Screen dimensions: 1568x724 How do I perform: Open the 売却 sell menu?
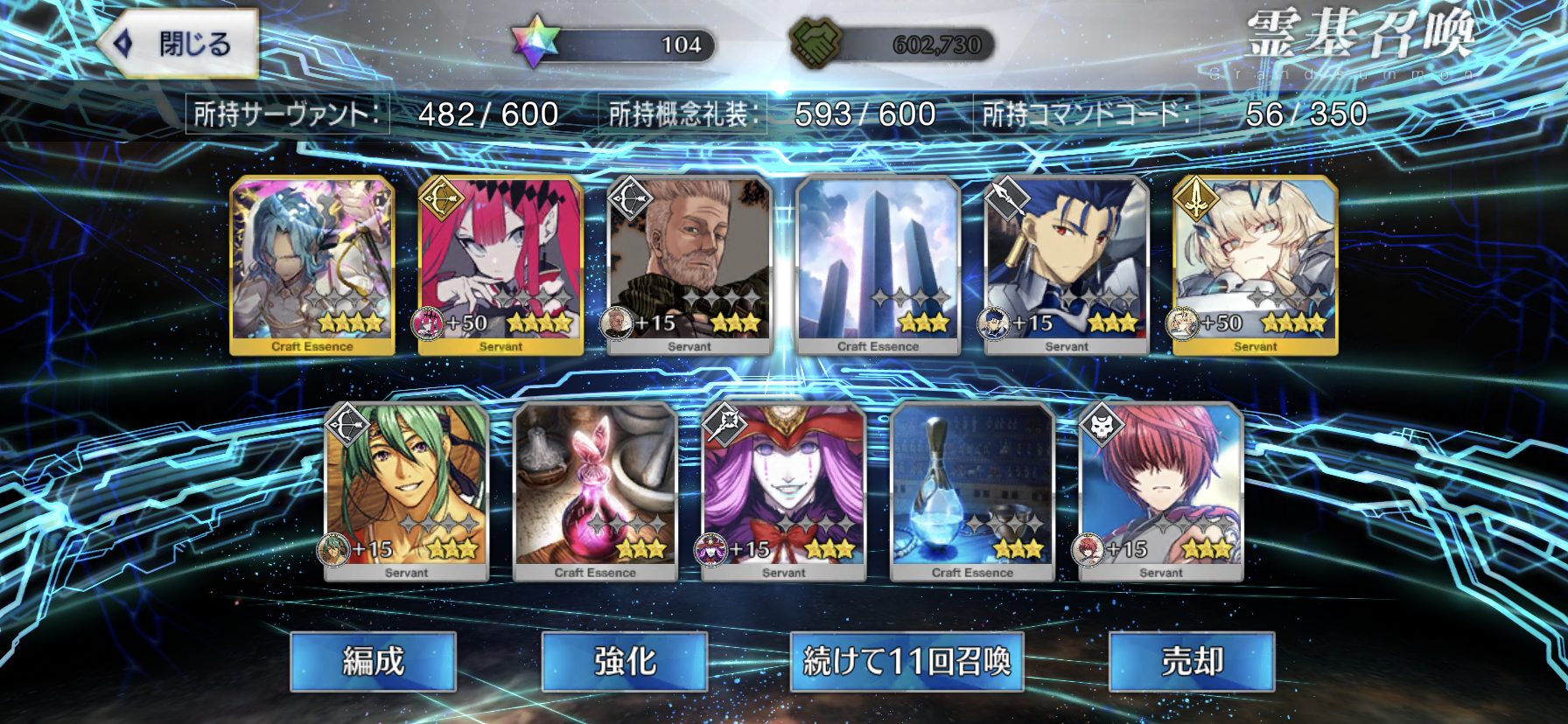coord(1192,661)
